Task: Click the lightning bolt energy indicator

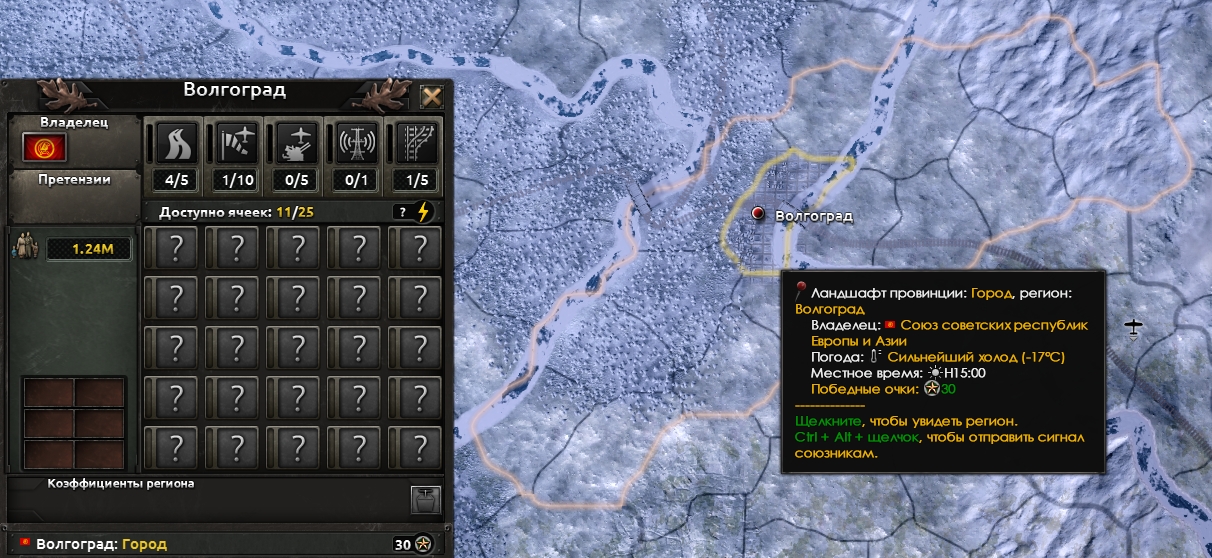Action: click(424, 212)
